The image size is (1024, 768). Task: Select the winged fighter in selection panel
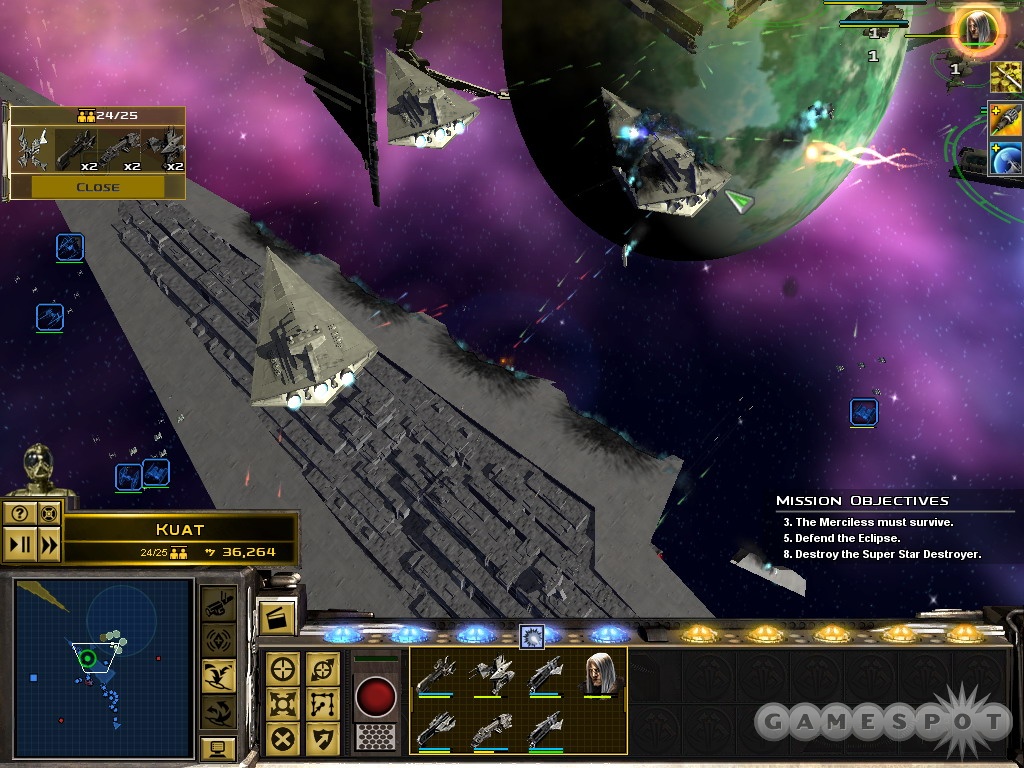pos(492,674)
